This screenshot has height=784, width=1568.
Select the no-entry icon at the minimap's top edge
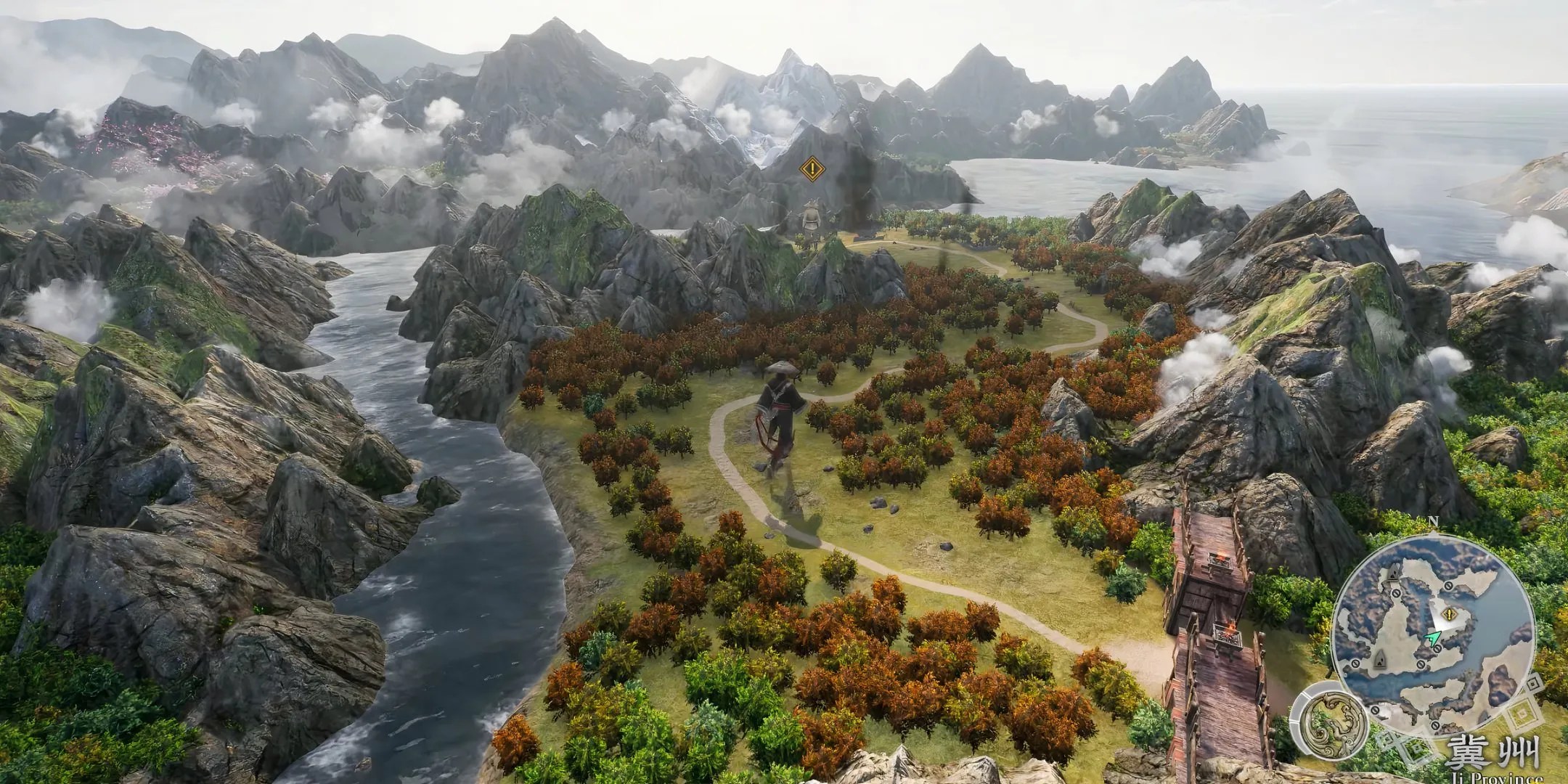(1448, 586)
